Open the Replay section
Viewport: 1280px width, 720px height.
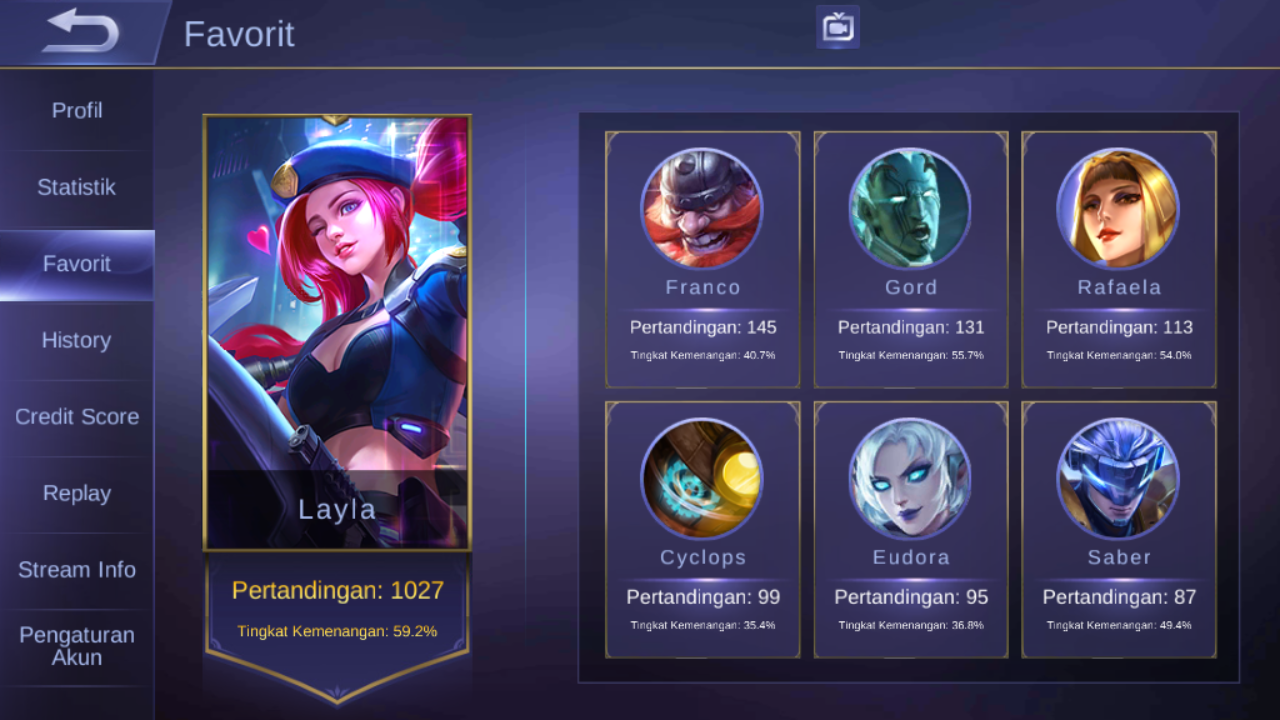(75, 493)
